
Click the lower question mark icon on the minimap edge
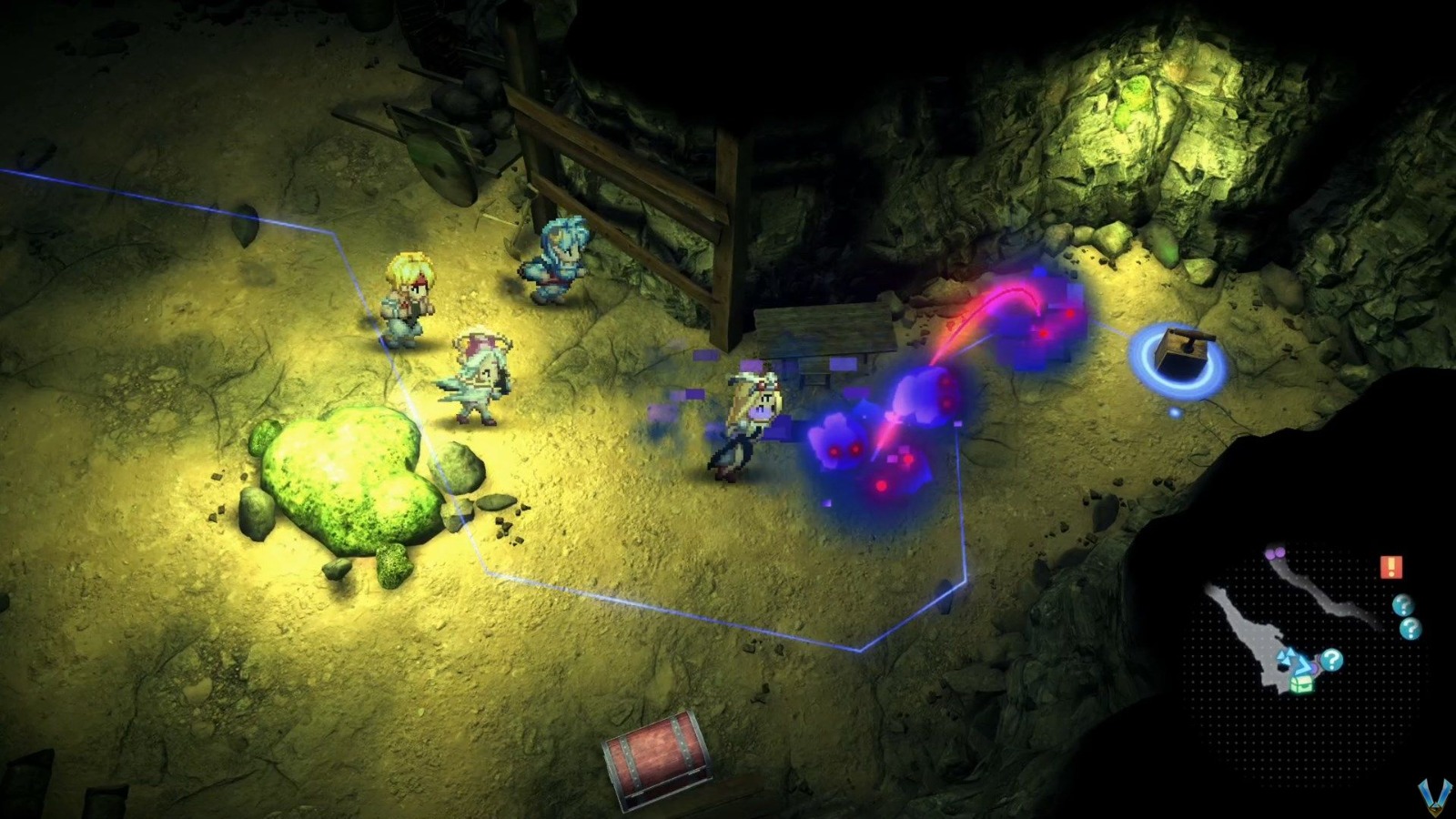point(1410,628)
